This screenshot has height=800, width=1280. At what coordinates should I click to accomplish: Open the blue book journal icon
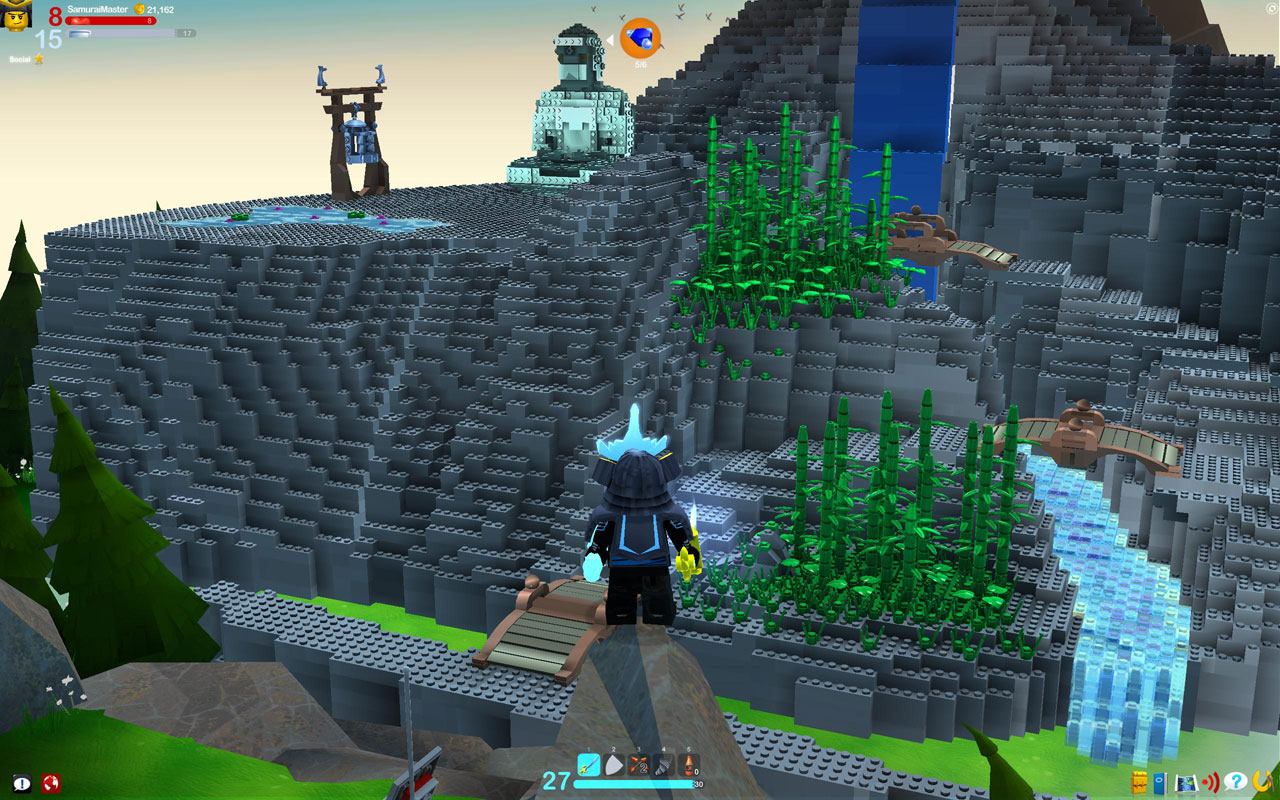(1160, 781)
